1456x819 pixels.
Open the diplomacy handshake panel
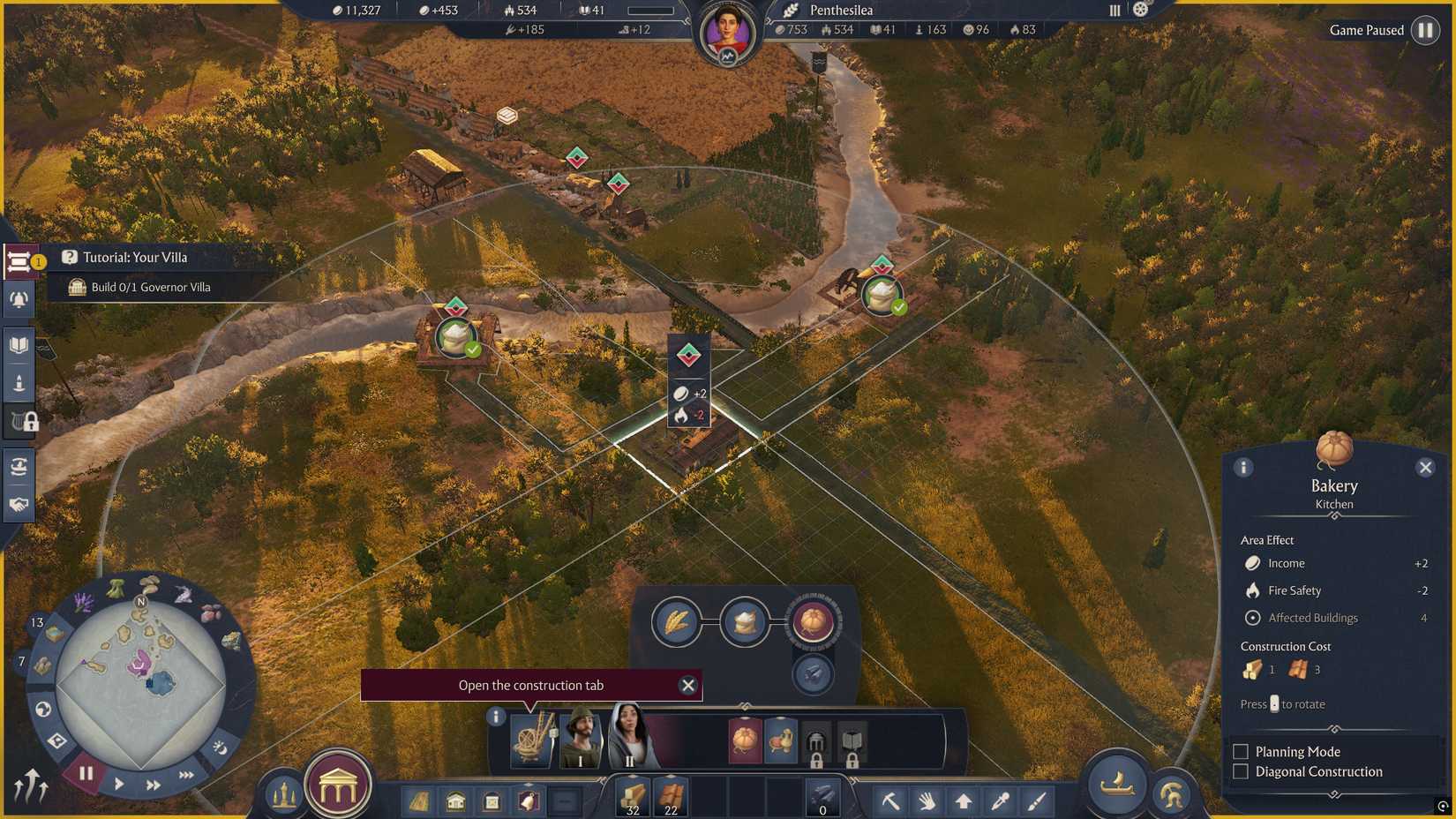tap(18, 503)
